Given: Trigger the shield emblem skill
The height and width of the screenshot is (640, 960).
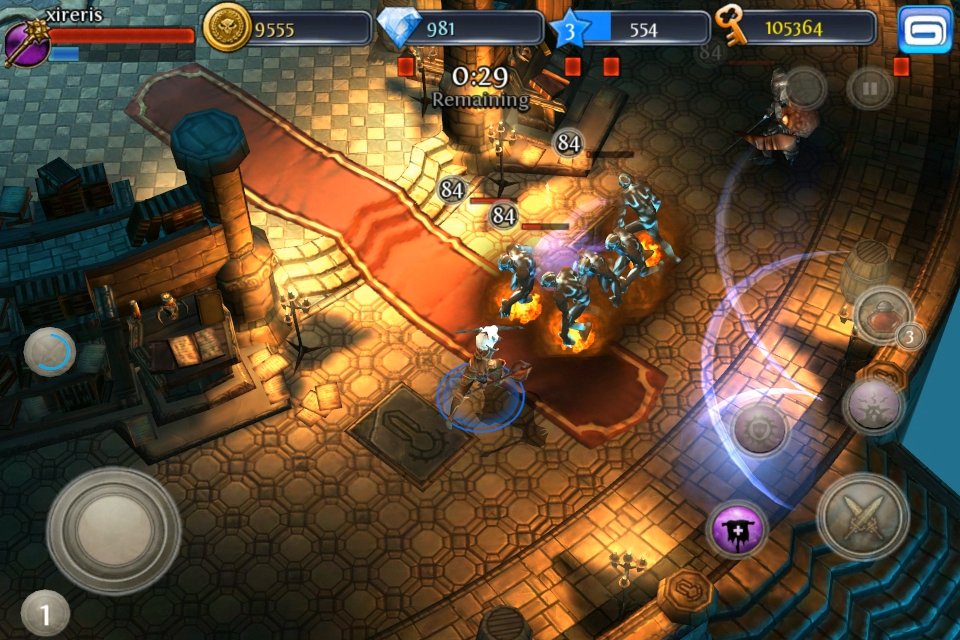Looking at the screenshot, I should coord(760,429).
